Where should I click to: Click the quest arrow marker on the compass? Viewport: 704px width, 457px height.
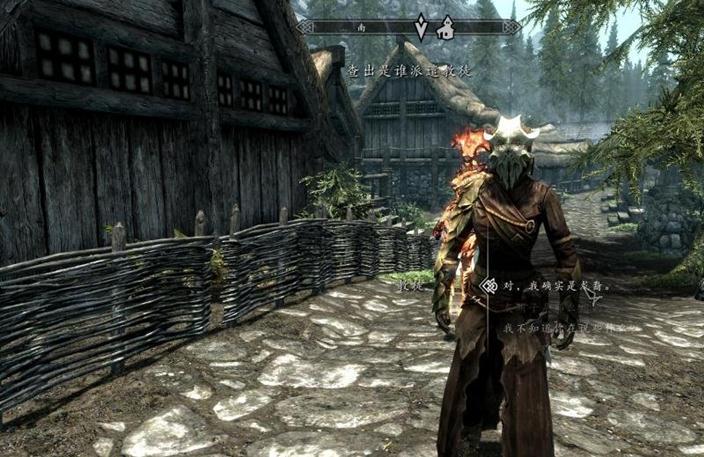(x=422, y=26)
